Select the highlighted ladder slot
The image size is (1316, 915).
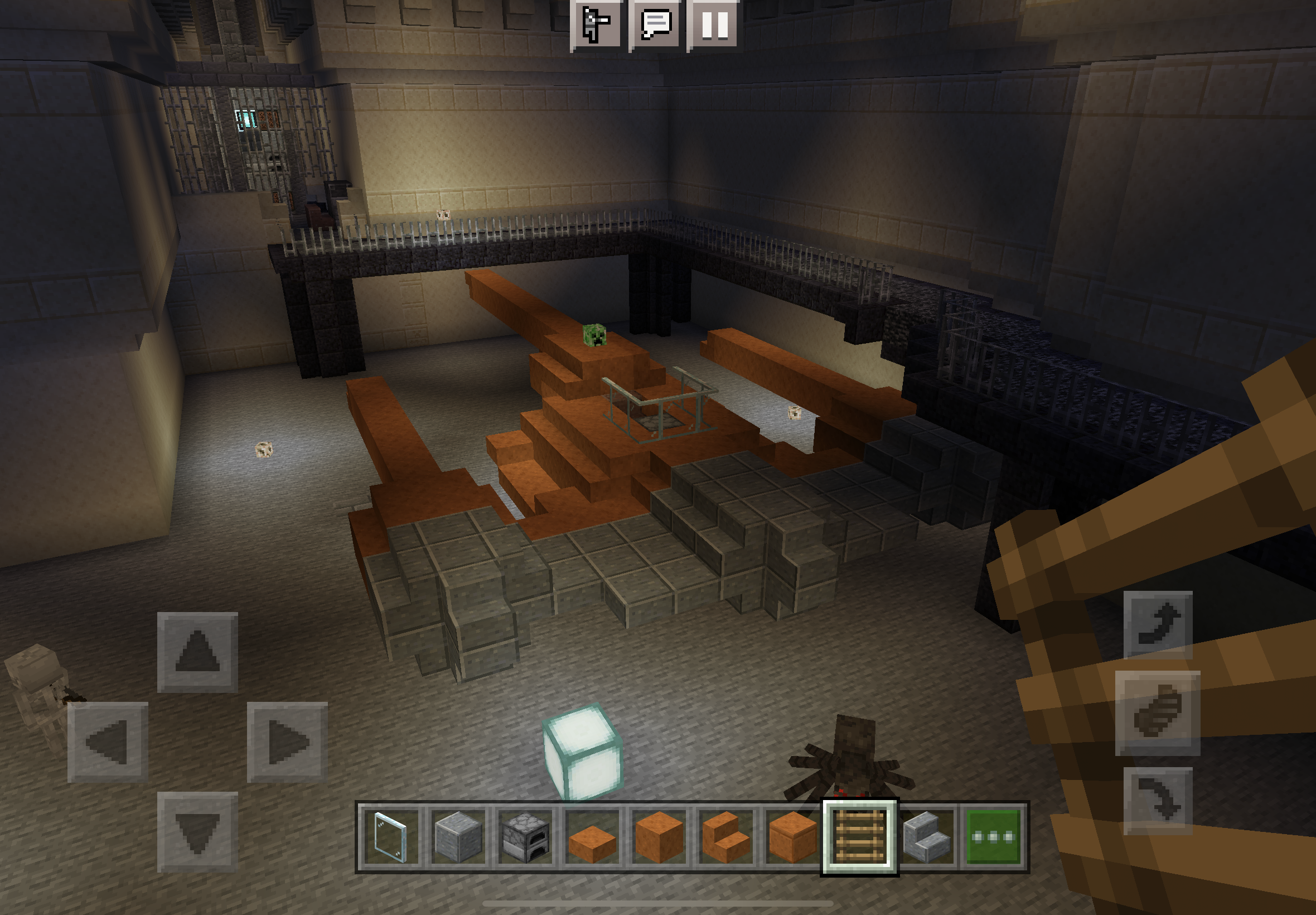[x=859, y=837]
